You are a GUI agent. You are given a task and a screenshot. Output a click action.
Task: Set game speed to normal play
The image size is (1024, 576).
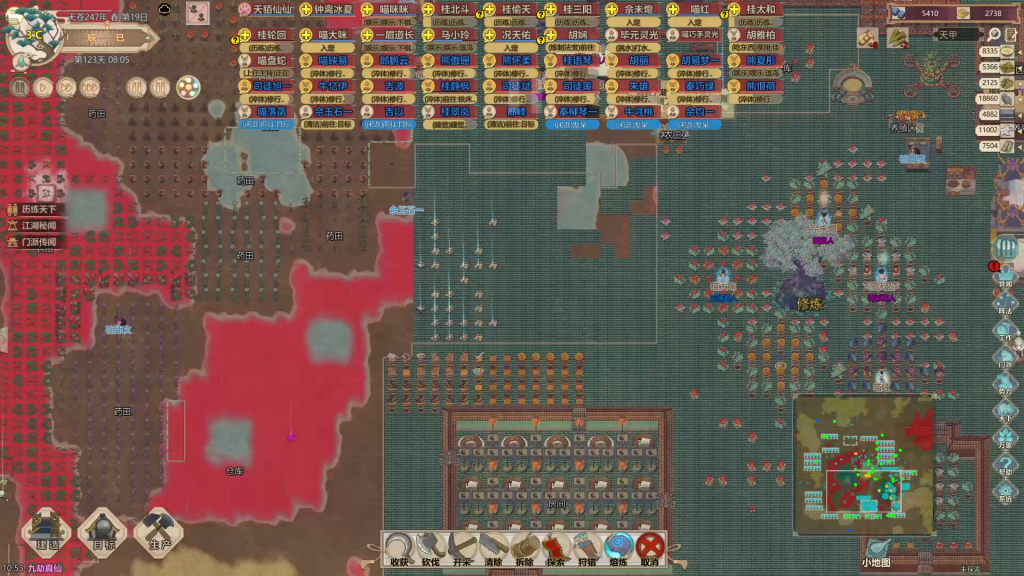42,87
